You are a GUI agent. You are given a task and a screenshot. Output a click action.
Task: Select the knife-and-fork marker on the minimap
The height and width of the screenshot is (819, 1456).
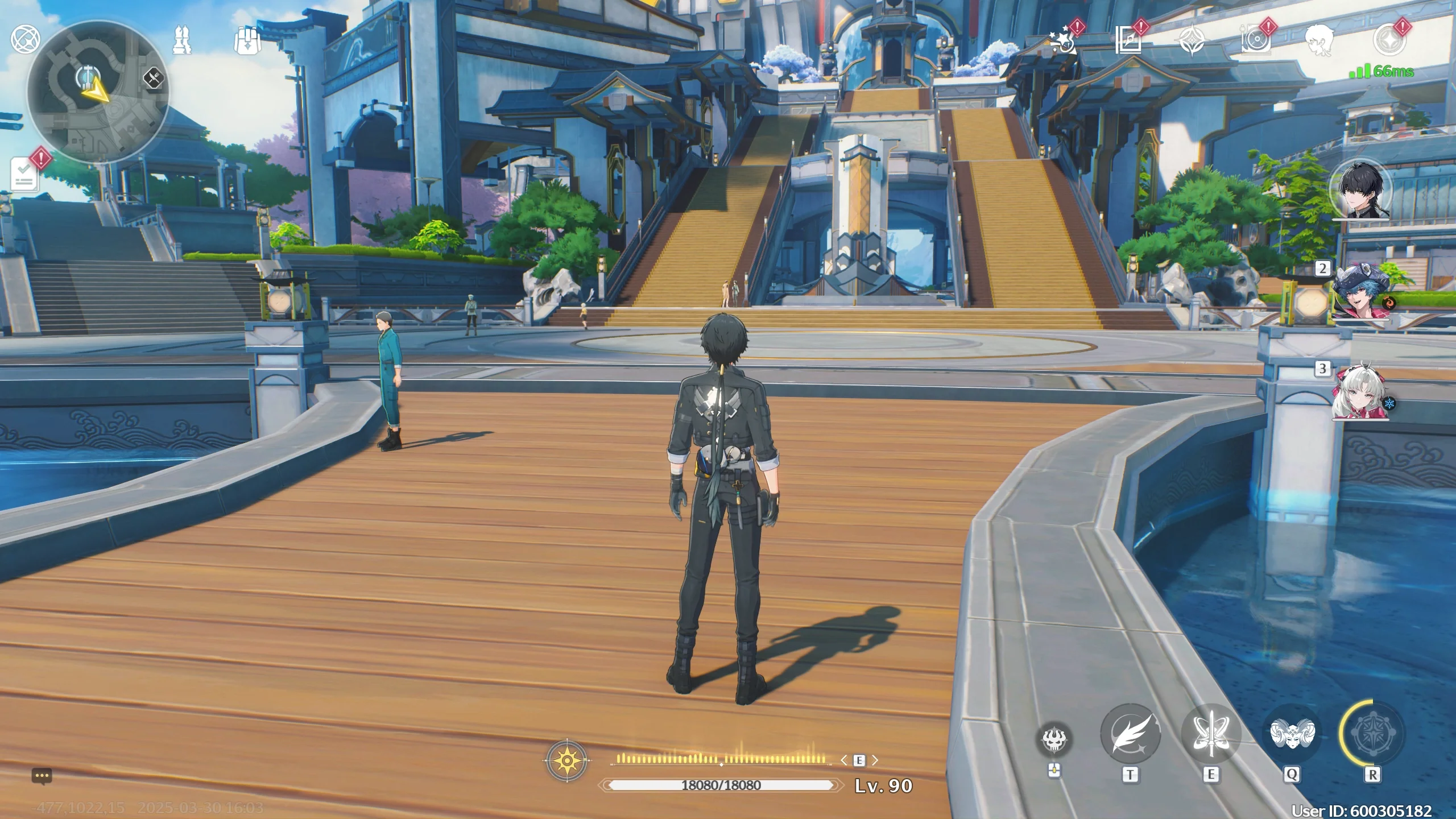point(153,78)
